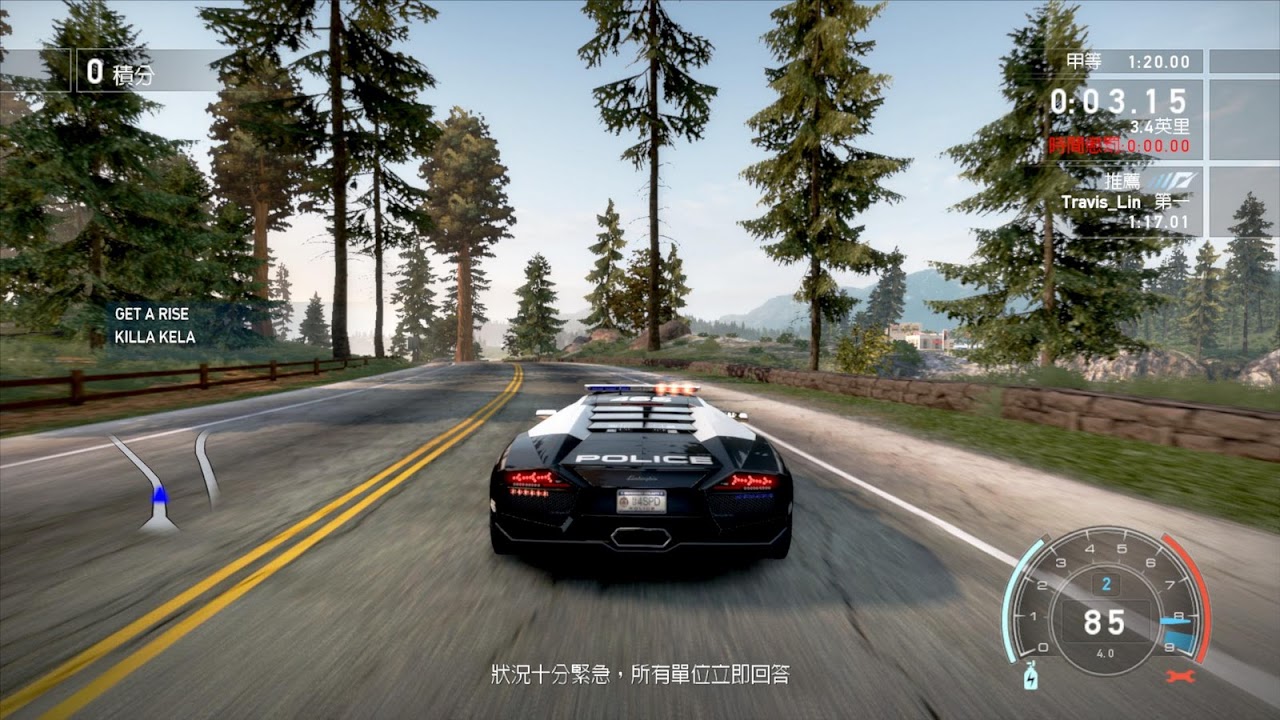Open the Travis_Lin Autolog recommendation panel
The height and width of the screenshot is (720, 1280).
[x=1125, y=201]
